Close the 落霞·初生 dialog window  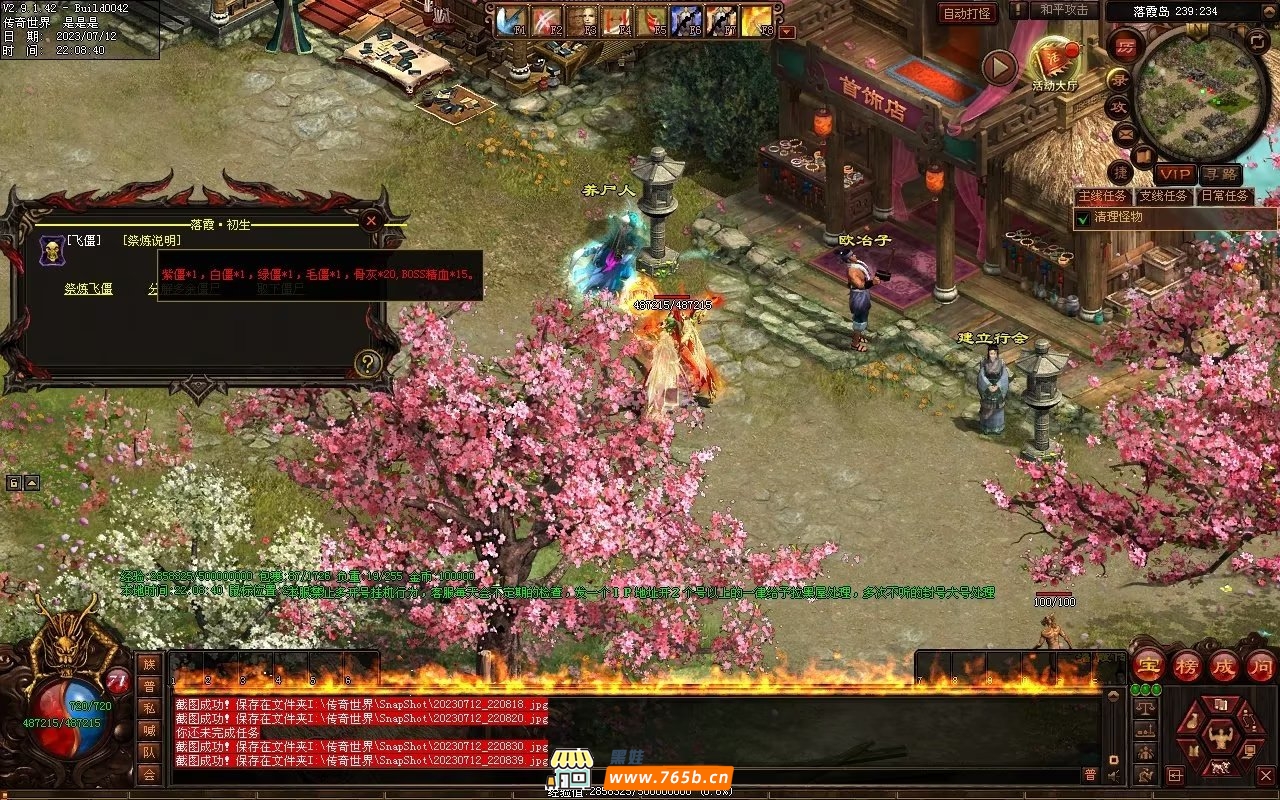click(371, 220)
